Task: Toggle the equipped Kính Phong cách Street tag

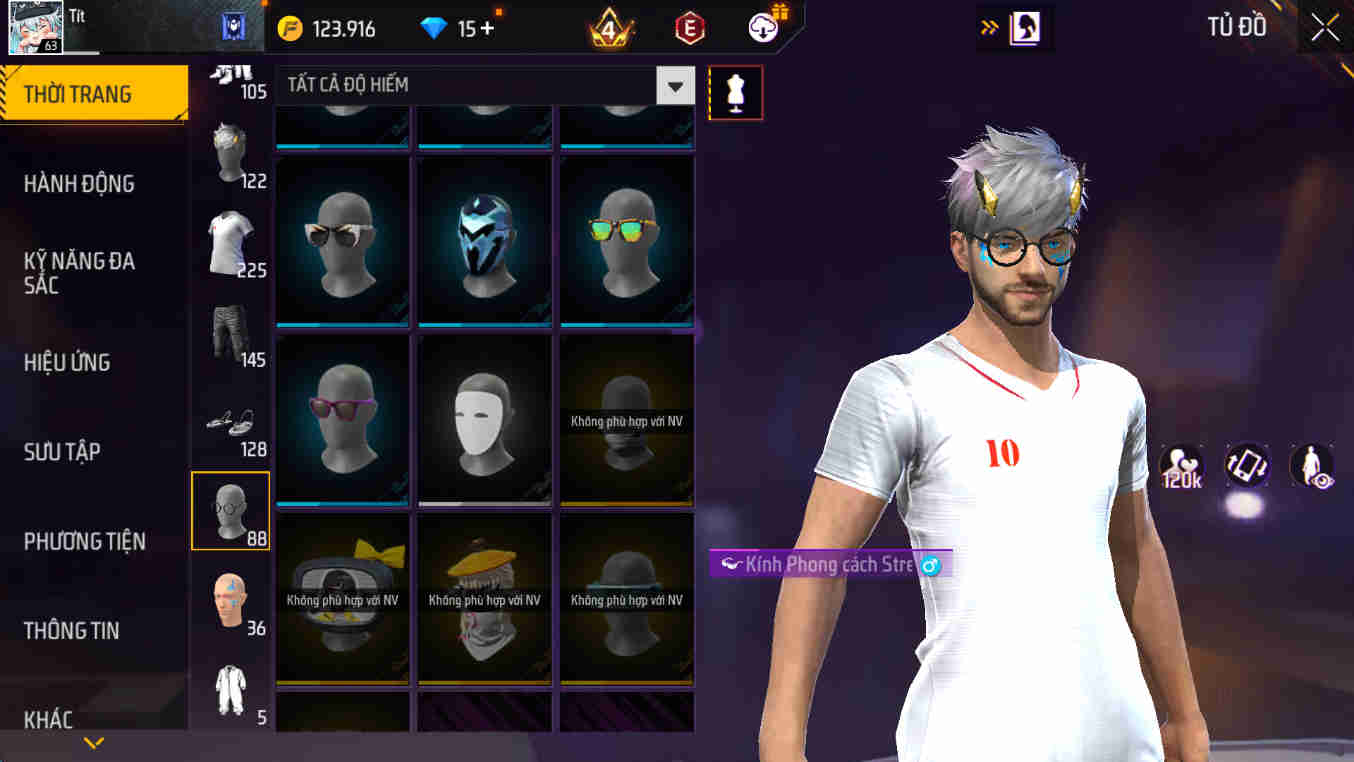Action: pyautogui.click(x=820, y=564)
